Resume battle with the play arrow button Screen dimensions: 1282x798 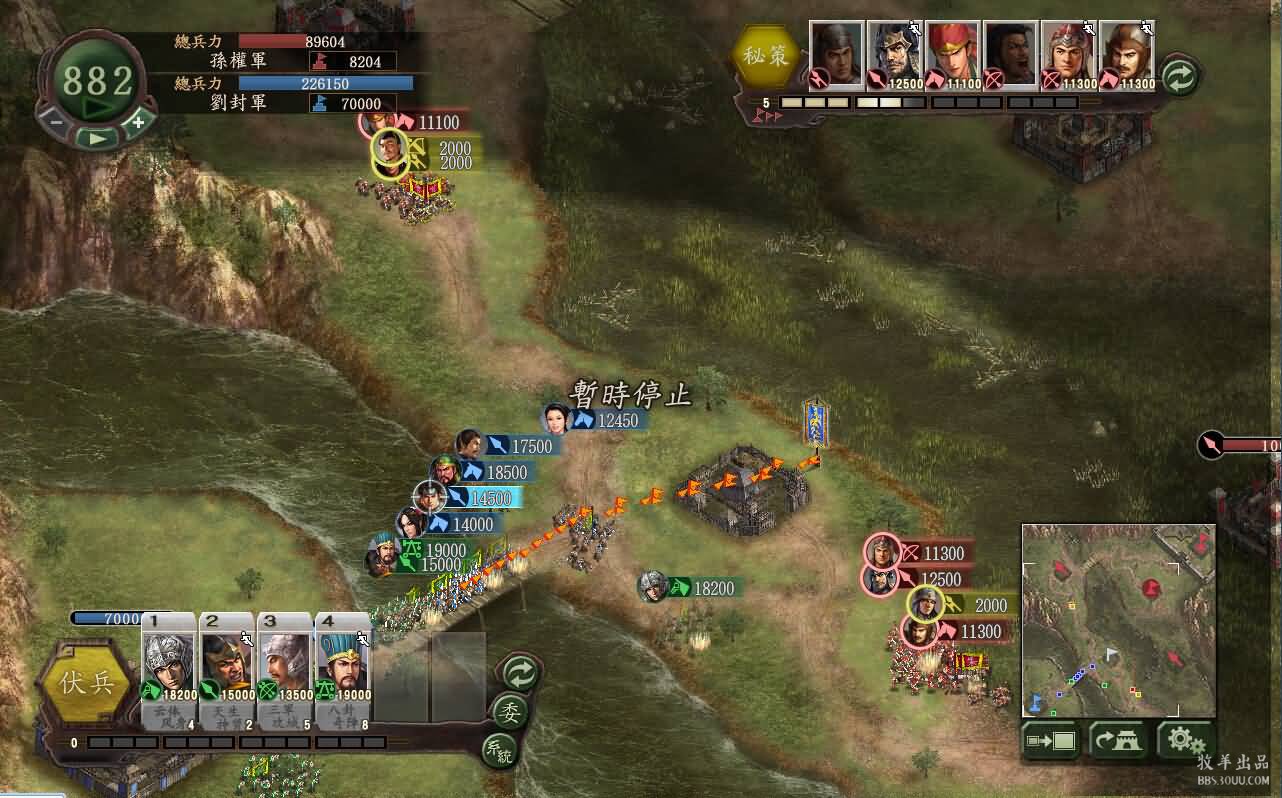pyautogui.click(x=96, y=138)
